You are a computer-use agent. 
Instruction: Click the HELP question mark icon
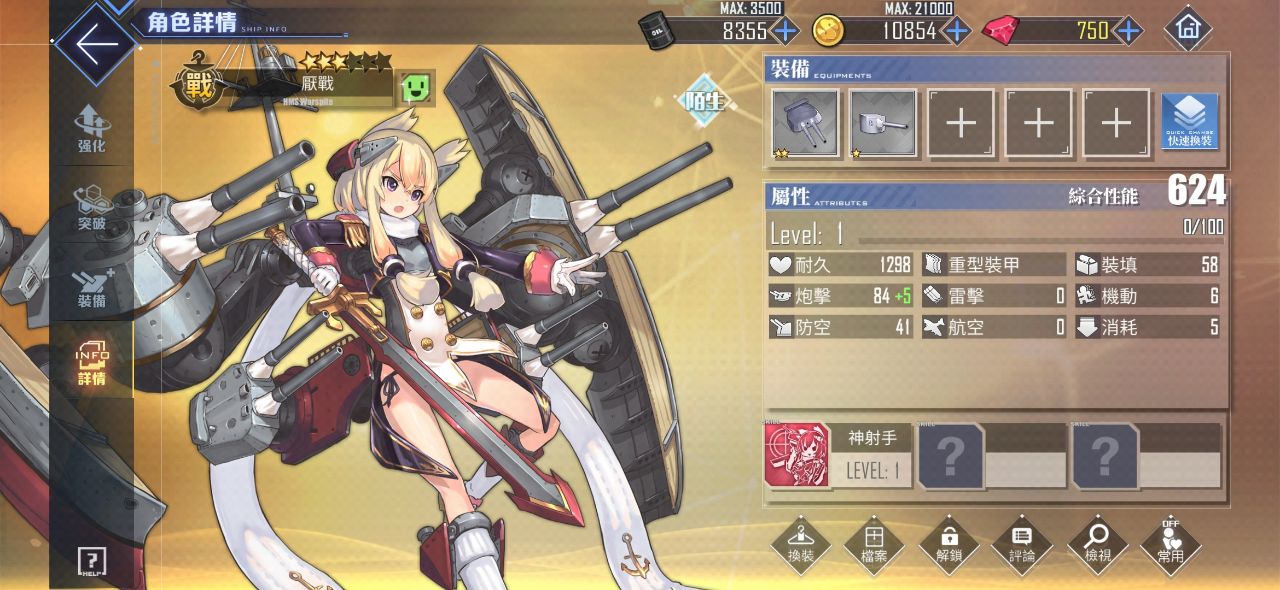tap(91, 561)
